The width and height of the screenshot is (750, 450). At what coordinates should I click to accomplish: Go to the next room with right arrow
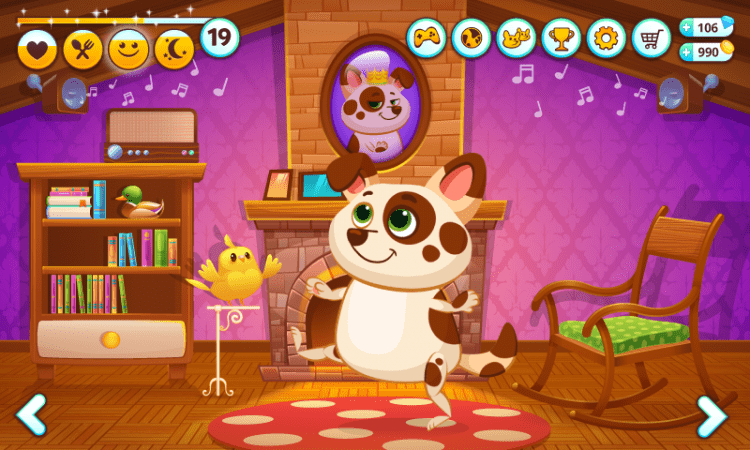[x=712, y=415]
